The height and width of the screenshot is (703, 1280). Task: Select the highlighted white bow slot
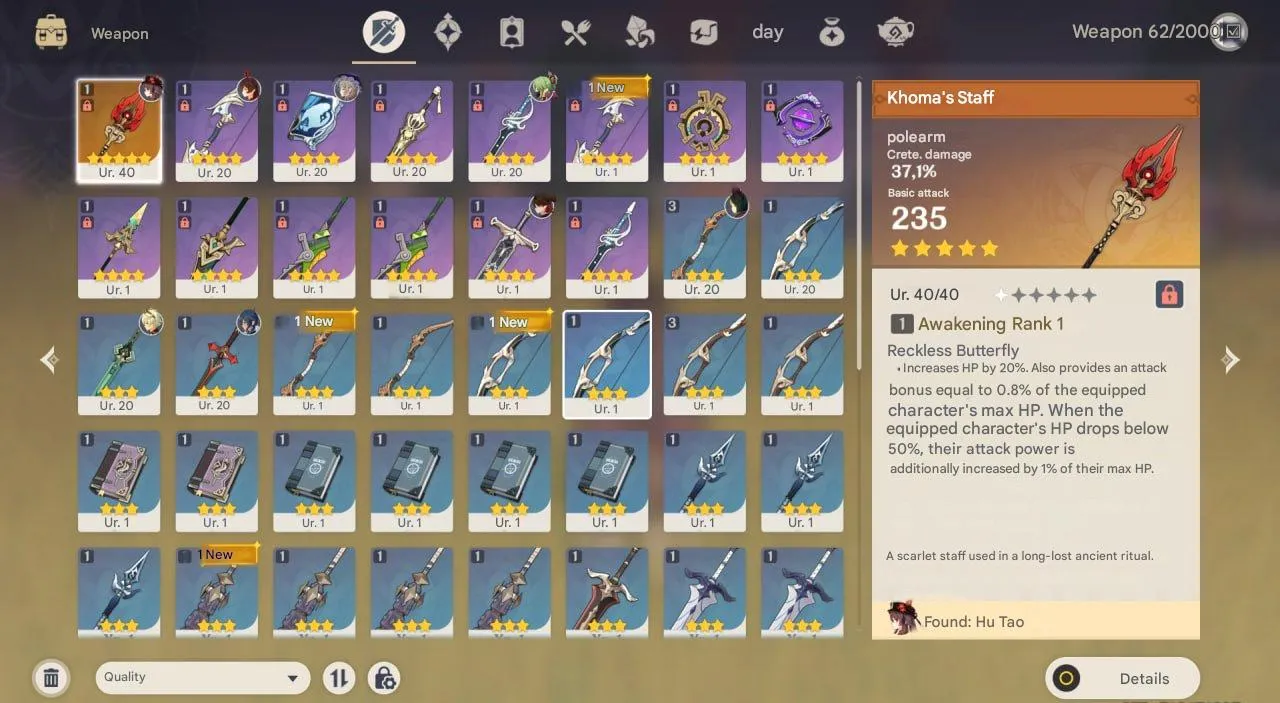pos(607,364)
